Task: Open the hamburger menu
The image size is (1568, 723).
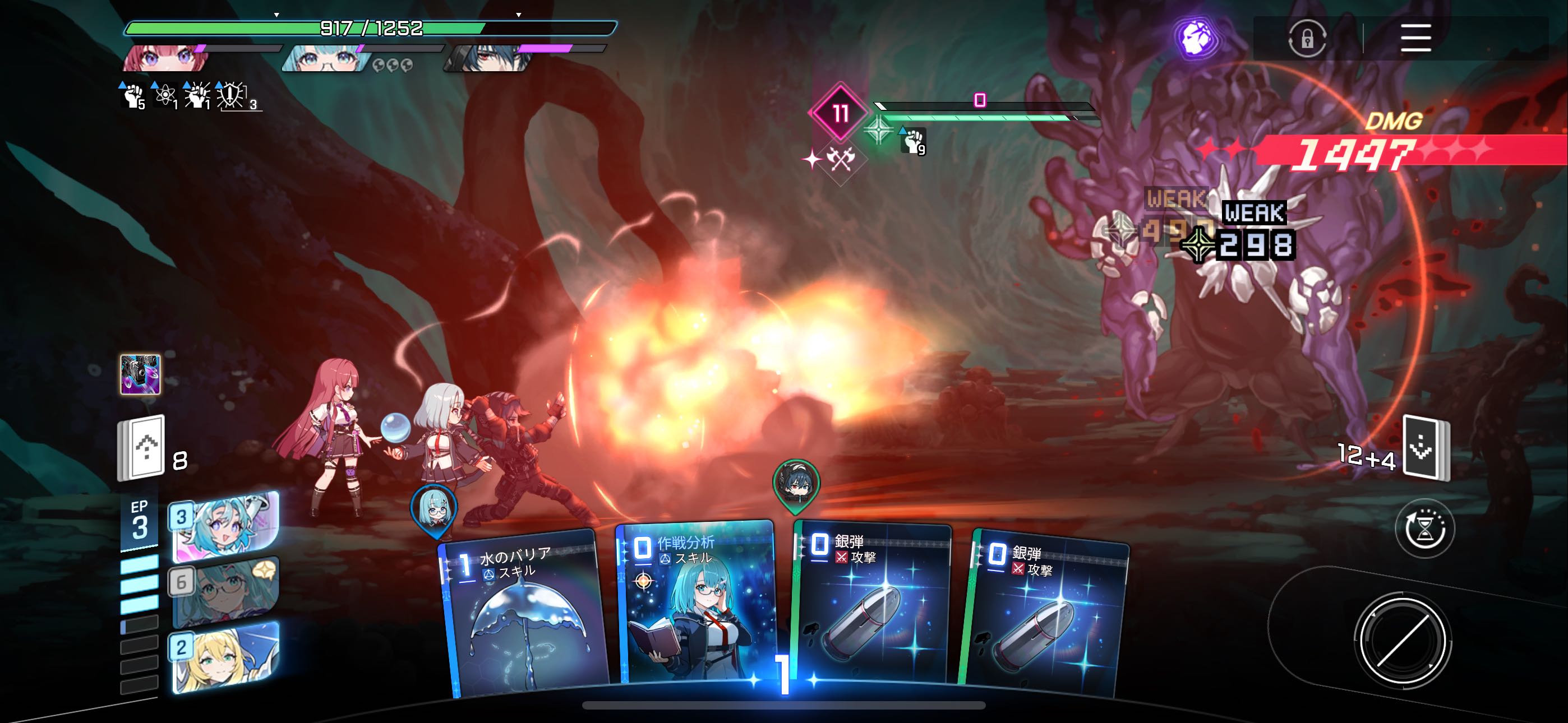Action: tap(1415, 38)
